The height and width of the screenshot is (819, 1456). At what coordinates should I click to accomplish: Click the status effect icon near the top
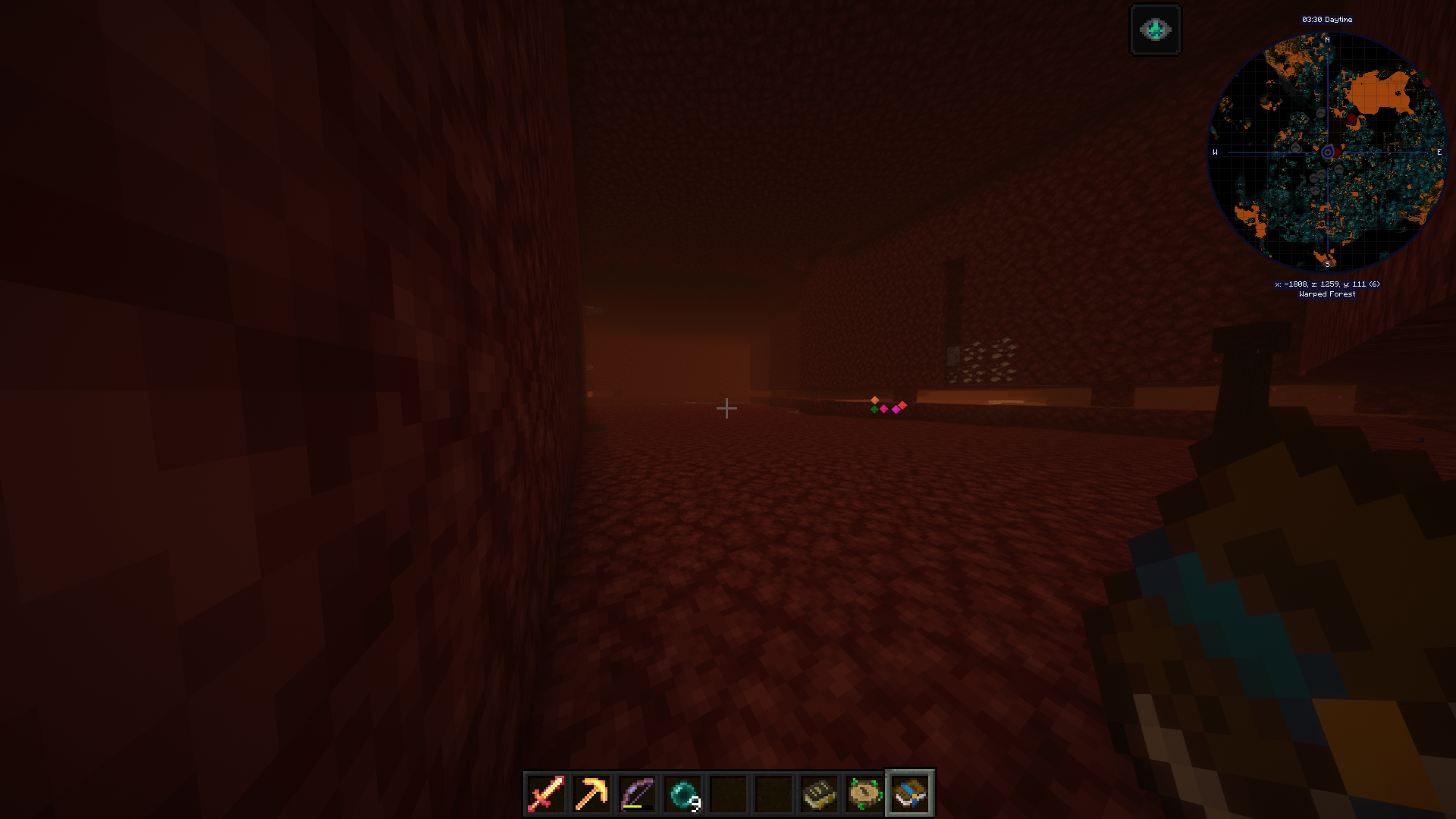(1155, 29)
